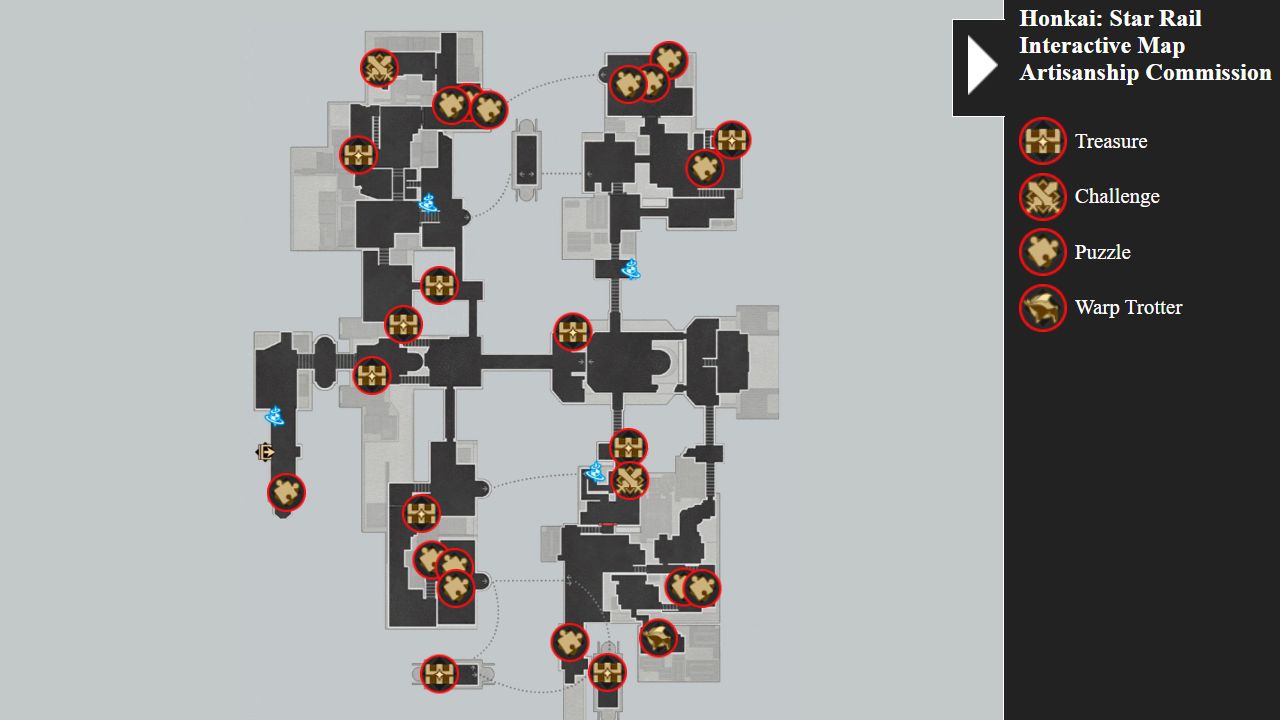Image resolution: width=1280 pixels, height=720 pixels.
Task: Click the Artisanship Commission map title
Action: pyautogui.click(x=1146, y=72)
